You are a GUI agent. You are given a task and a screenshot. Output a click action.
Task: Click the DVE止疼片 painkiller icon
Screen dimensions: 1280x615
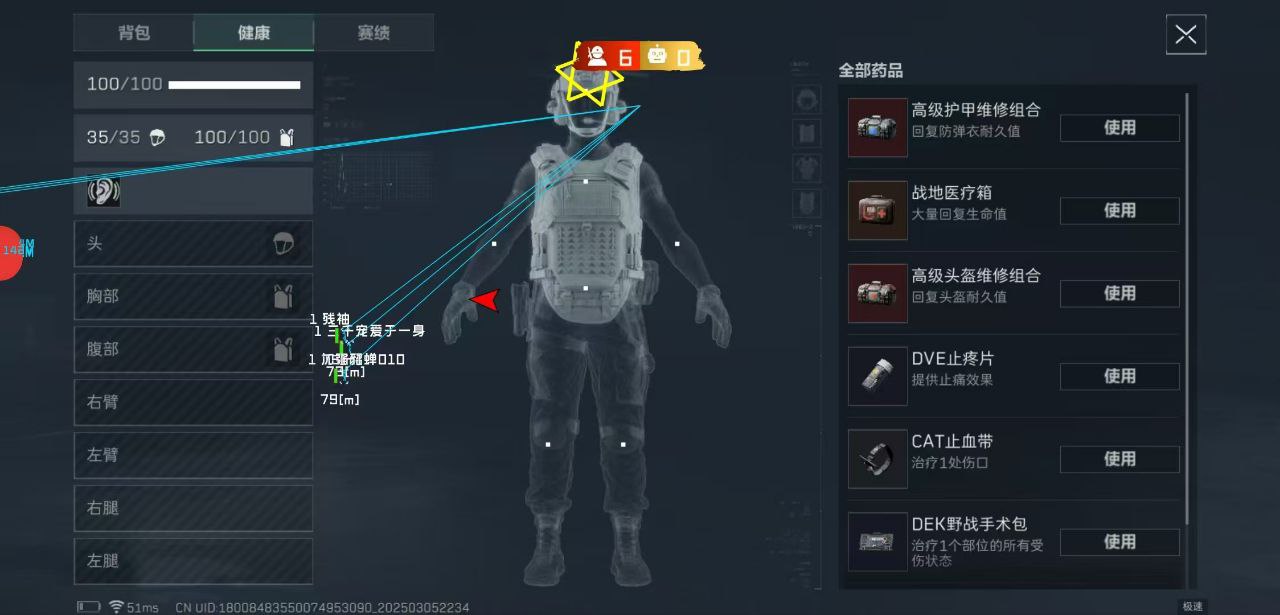tap(878, 377)
